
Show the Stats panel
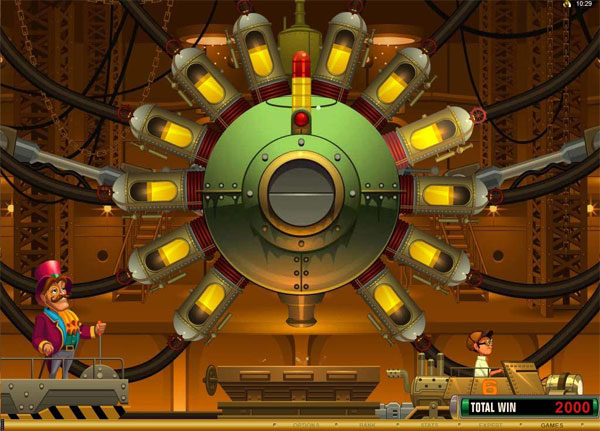pos(430,425)
